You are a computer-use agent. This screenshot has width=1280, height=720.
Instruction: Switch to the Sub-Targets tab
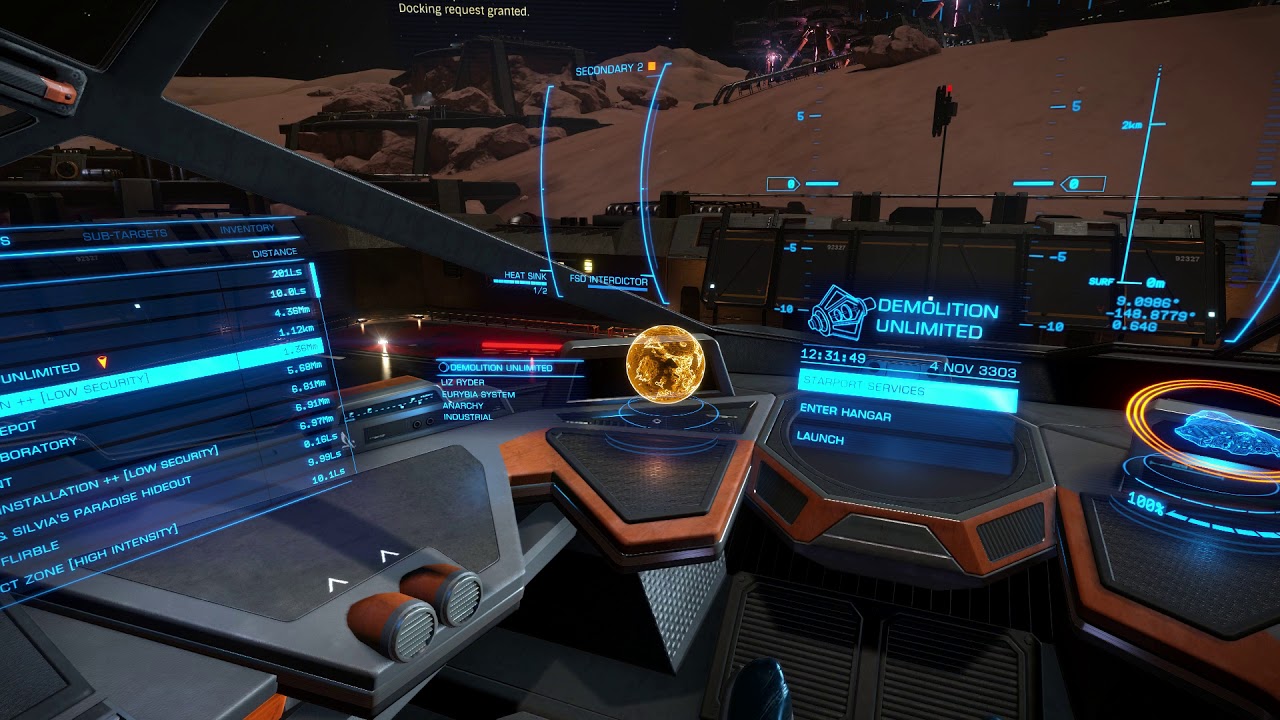click(115, 235)
